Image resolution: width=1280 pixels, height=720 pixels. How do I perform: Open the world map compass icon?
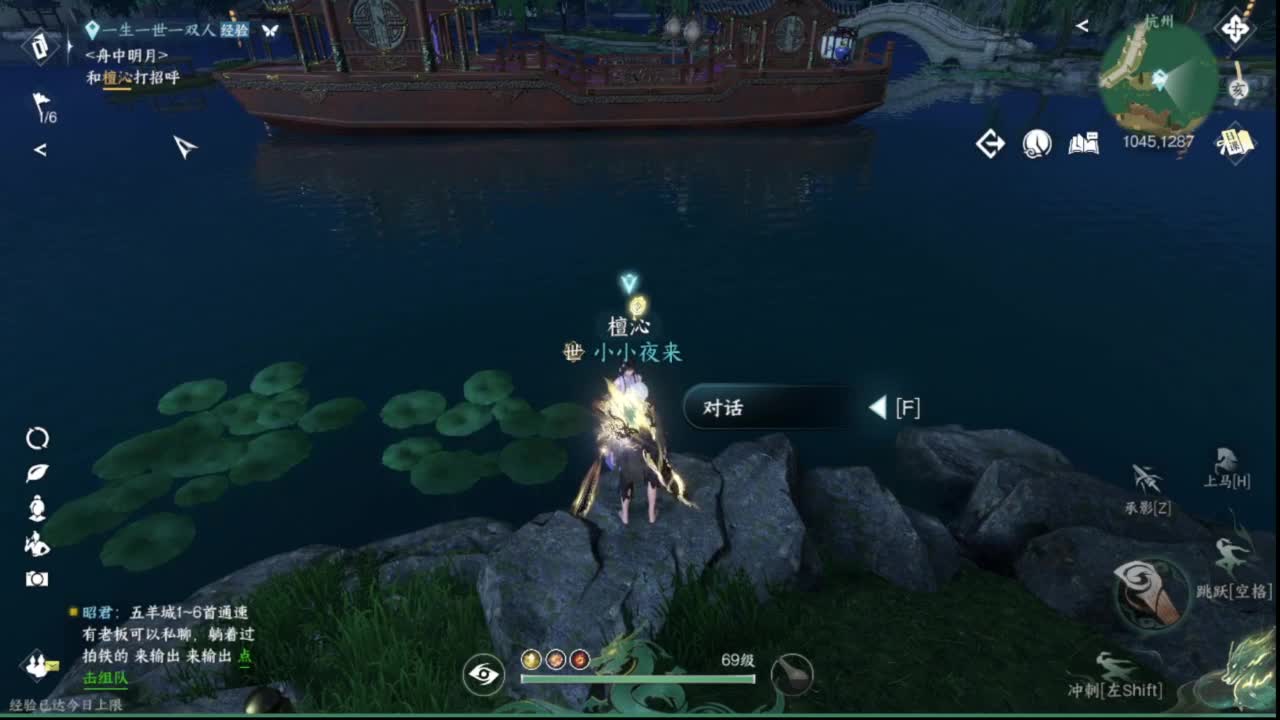point(1236,29)
